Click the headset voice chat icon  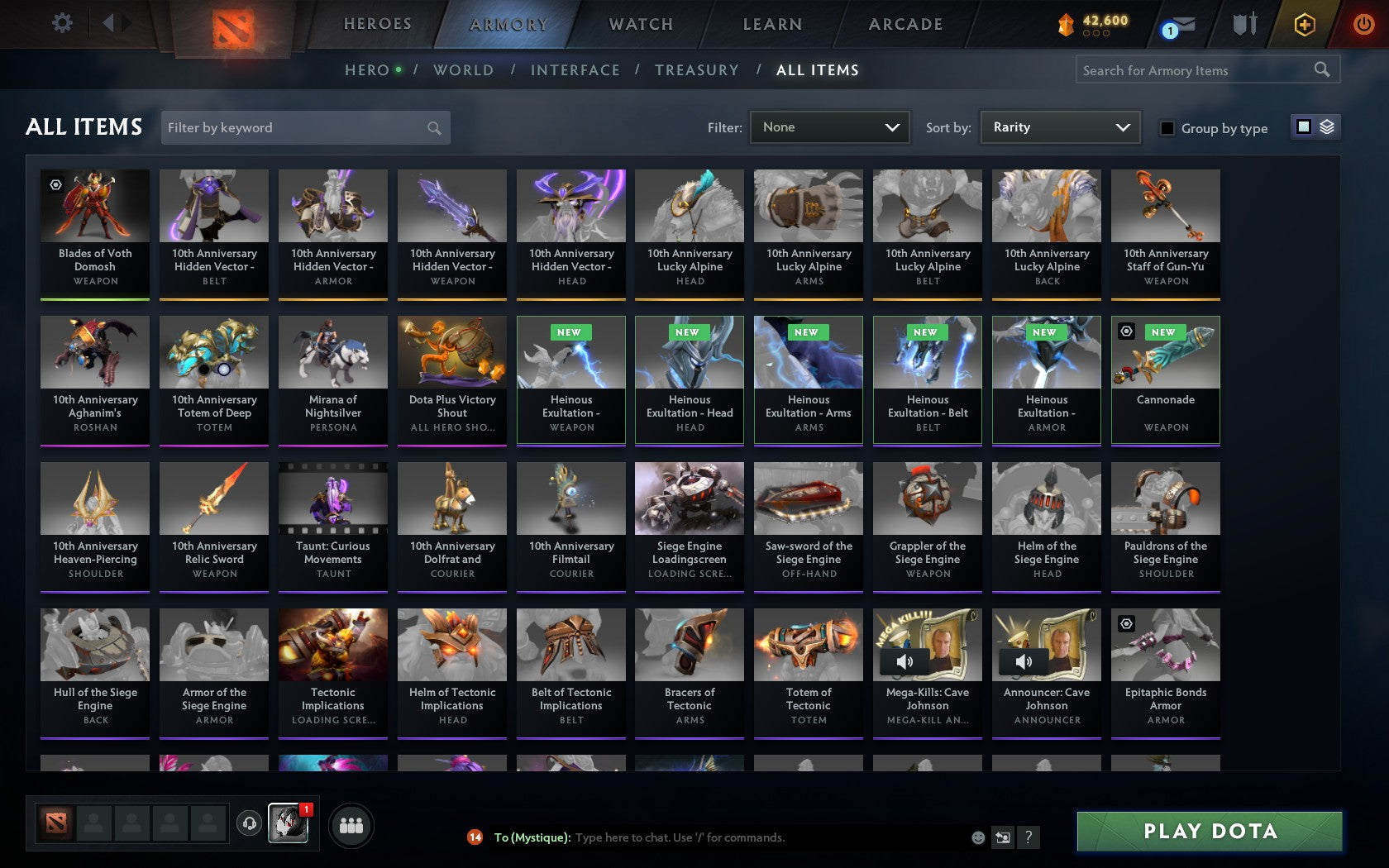249,823
